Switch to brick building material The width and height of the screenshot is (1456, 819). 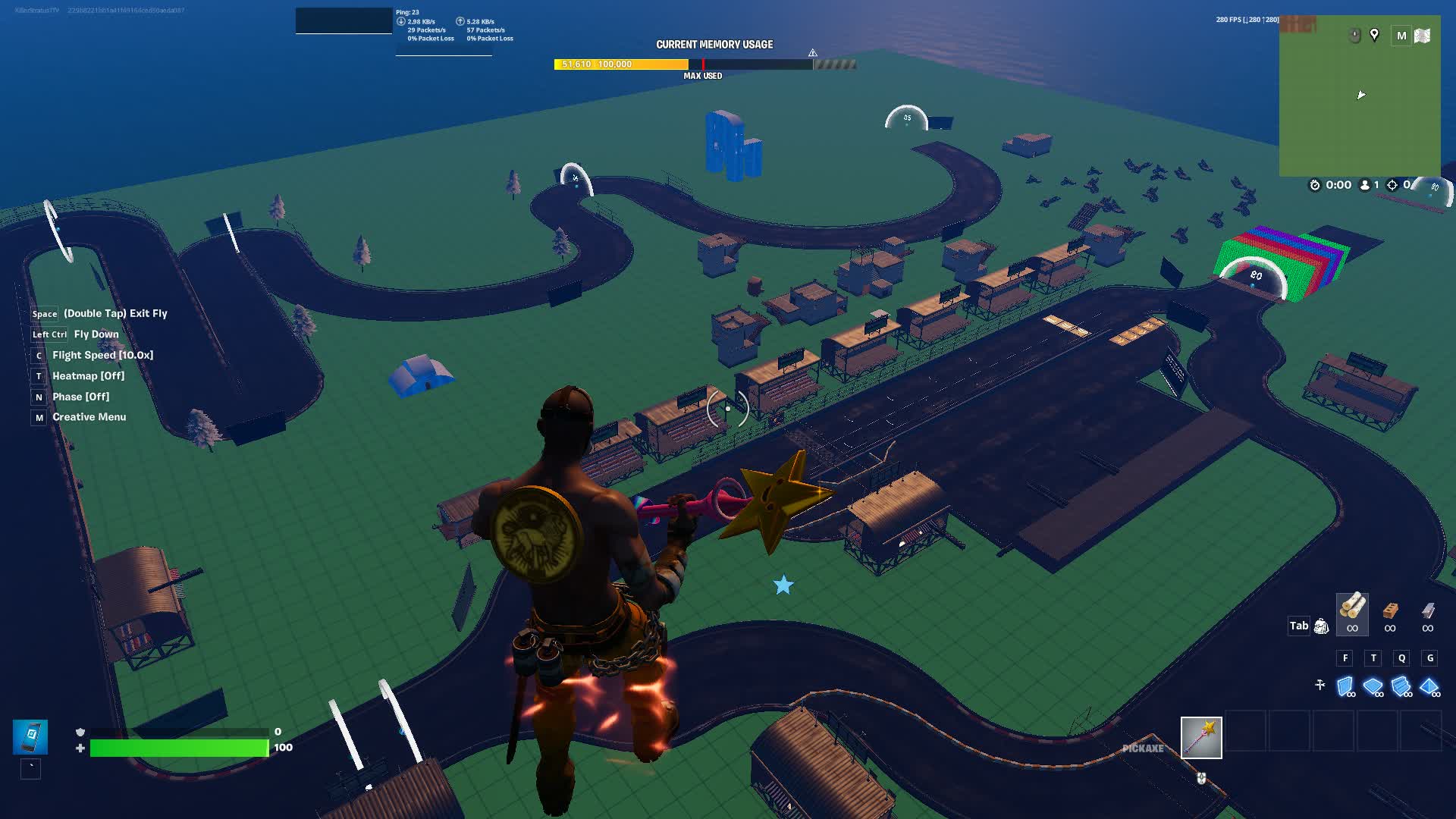tap(1390, 610)
